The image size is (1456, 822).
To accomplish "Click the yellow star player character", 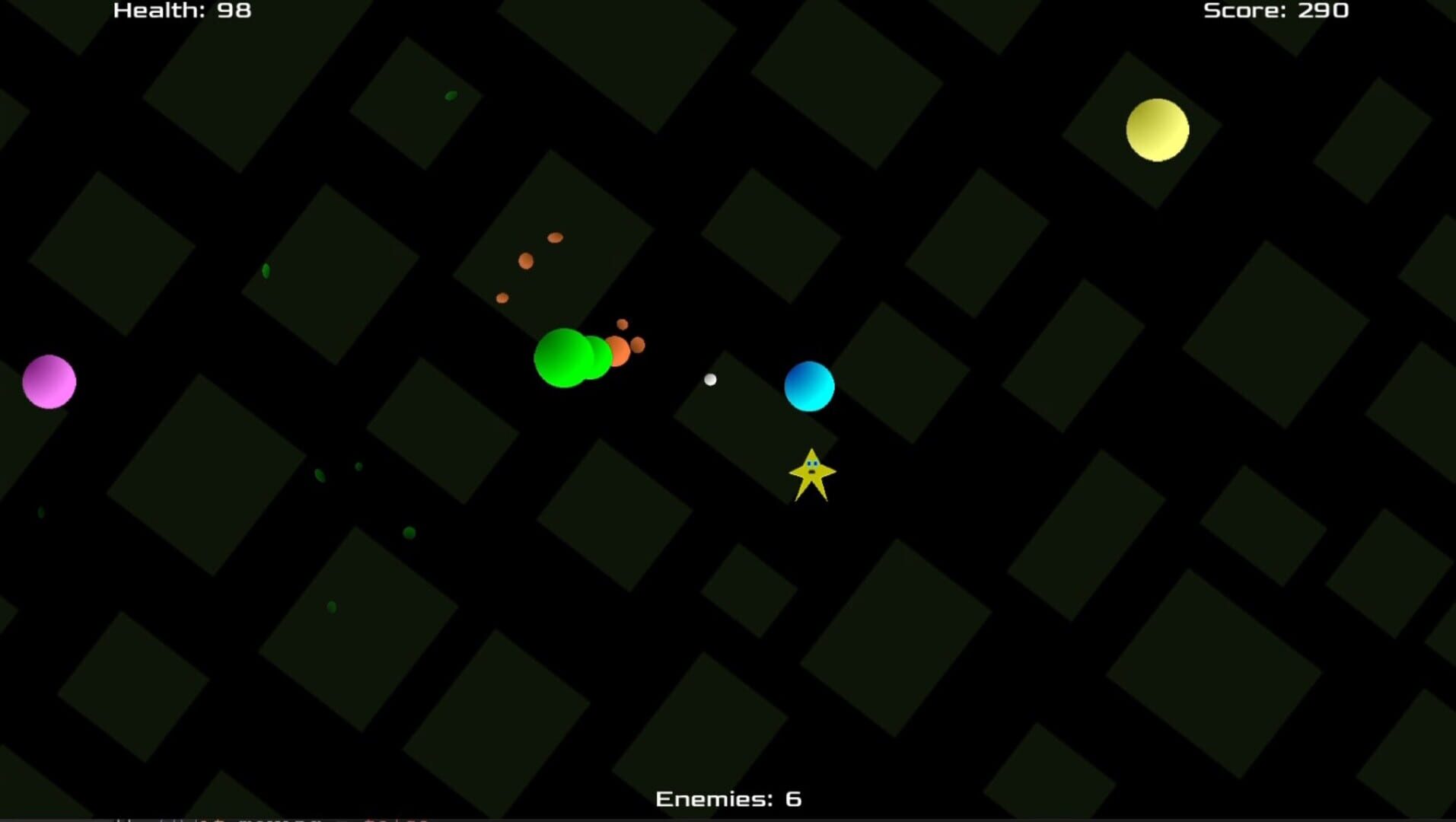I will [x=813, y=476].
